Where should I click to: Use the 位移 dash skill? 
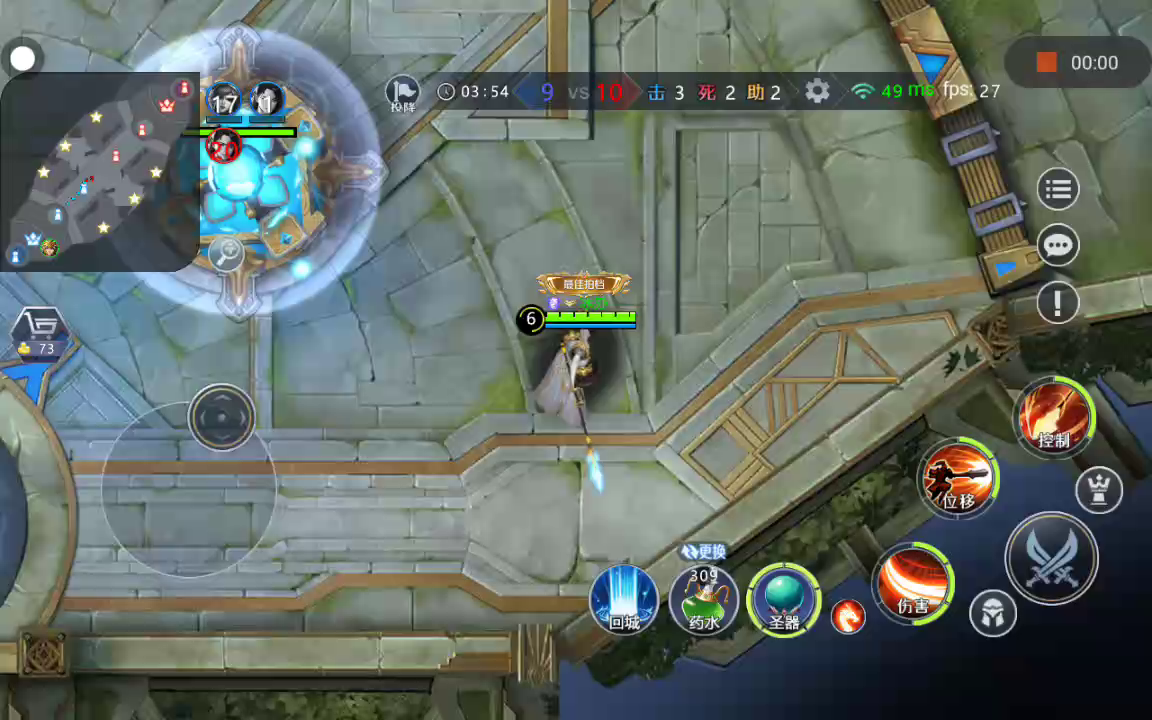tap(959, 479)
